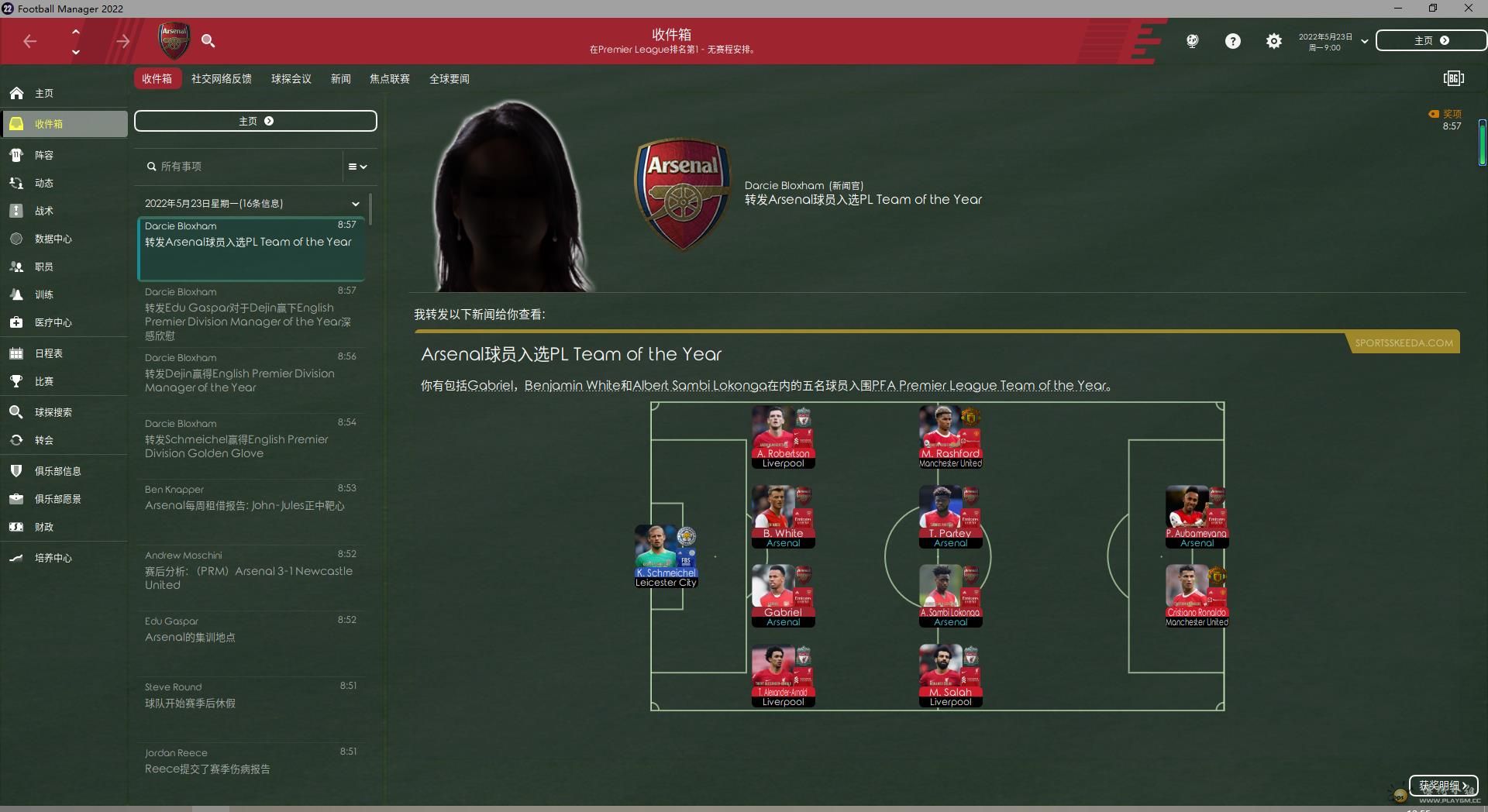The image size is (1488, 812).
Task: Click the 主页 continue button at top right
Action: [x=1431, y=41]
